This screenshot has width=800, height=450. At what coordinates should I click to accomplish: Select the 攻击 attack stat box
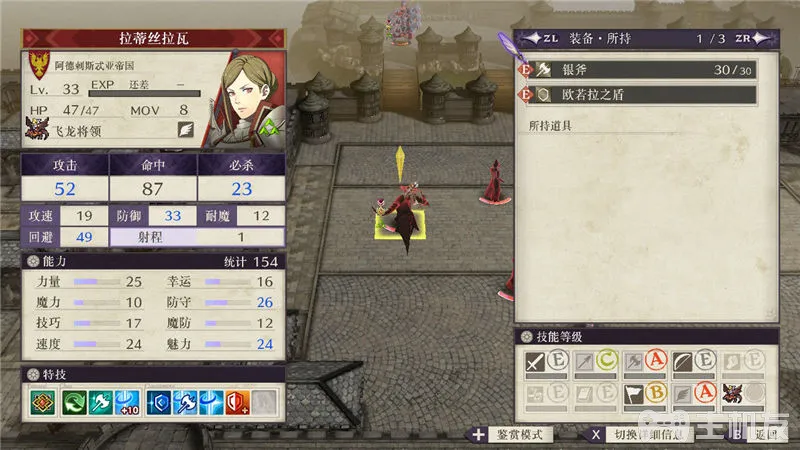[63, 178]
